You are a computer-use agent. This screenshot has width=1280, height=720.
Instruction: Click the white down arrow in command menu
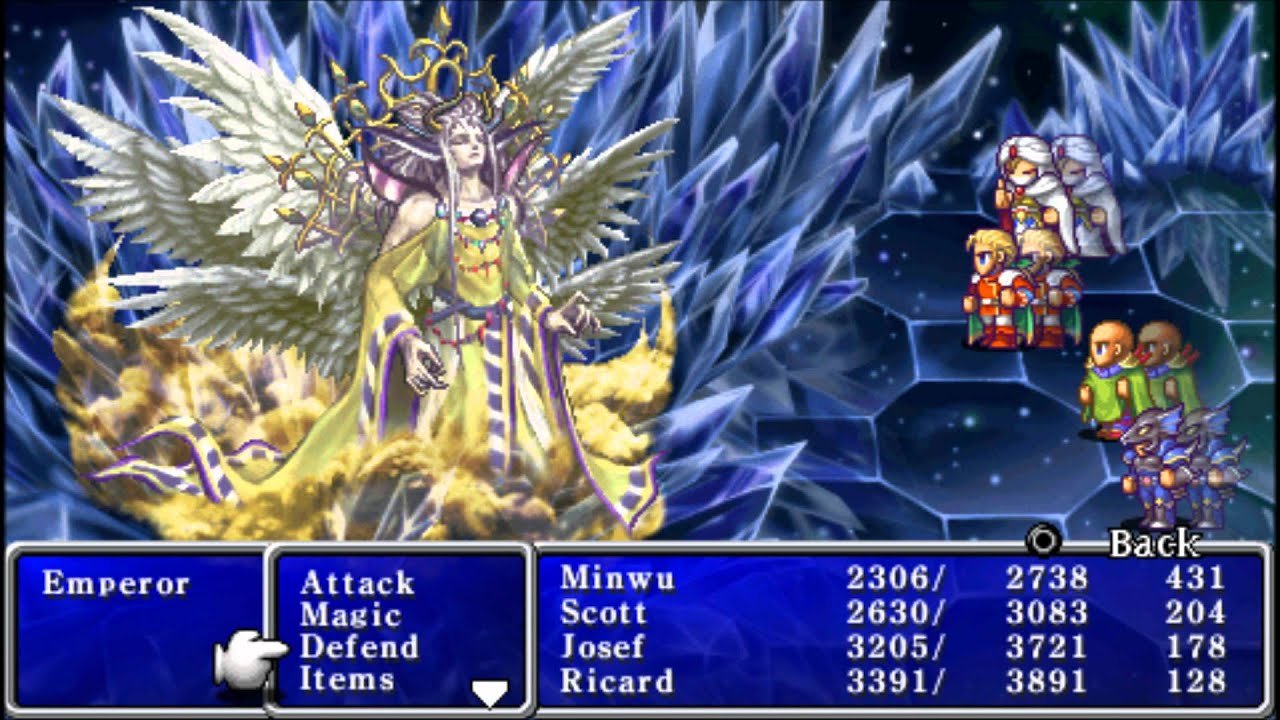(489, 691)
